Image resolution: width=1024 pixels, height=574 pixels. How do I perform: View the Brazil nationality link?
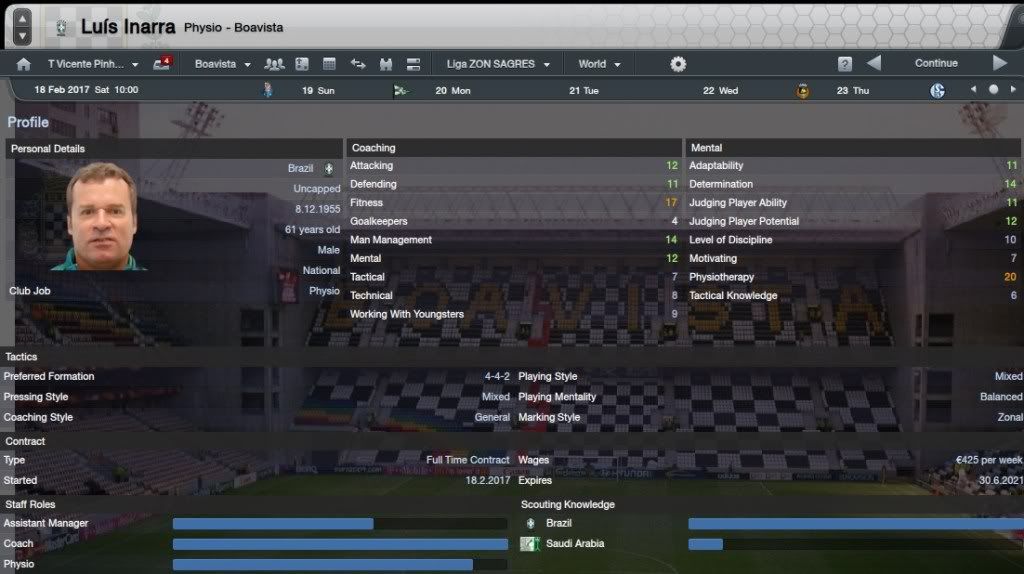[300, 169]
